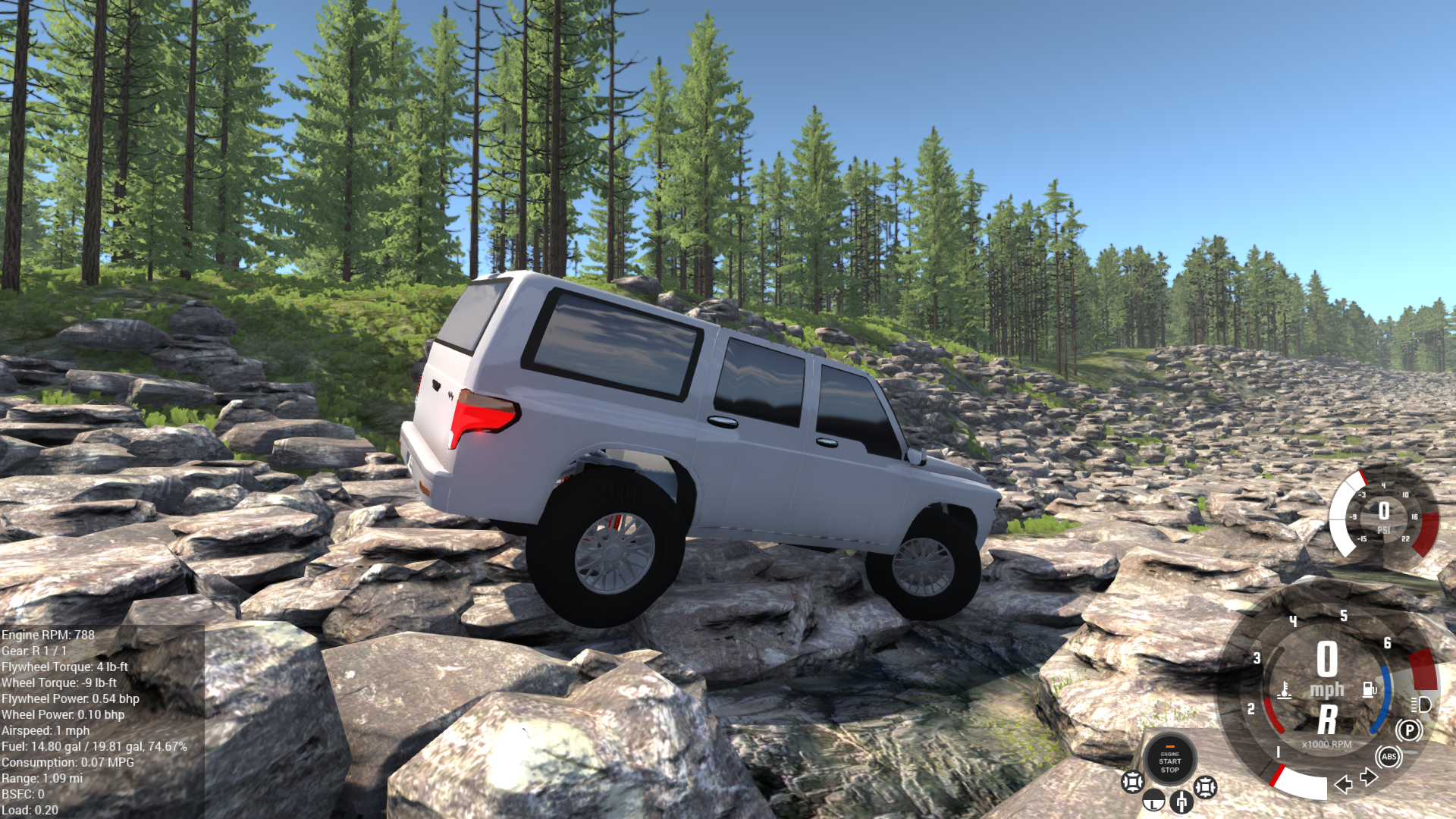The width and height of the screenshot is (1456, 819).
Task: Toggle the parking brake P indicator
Action: (1409, 729)
